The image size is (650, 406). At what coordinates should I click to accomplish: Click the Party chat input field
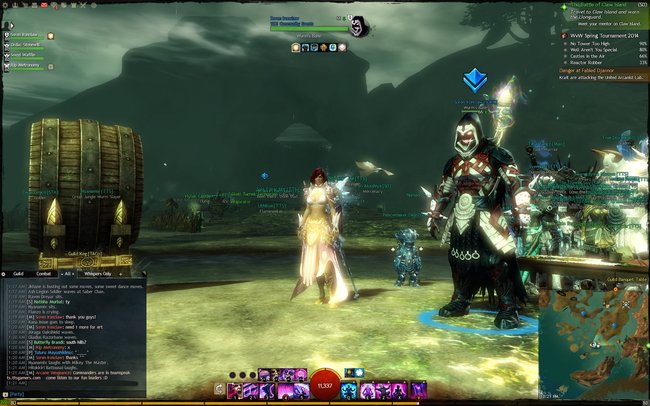point(80,394)
